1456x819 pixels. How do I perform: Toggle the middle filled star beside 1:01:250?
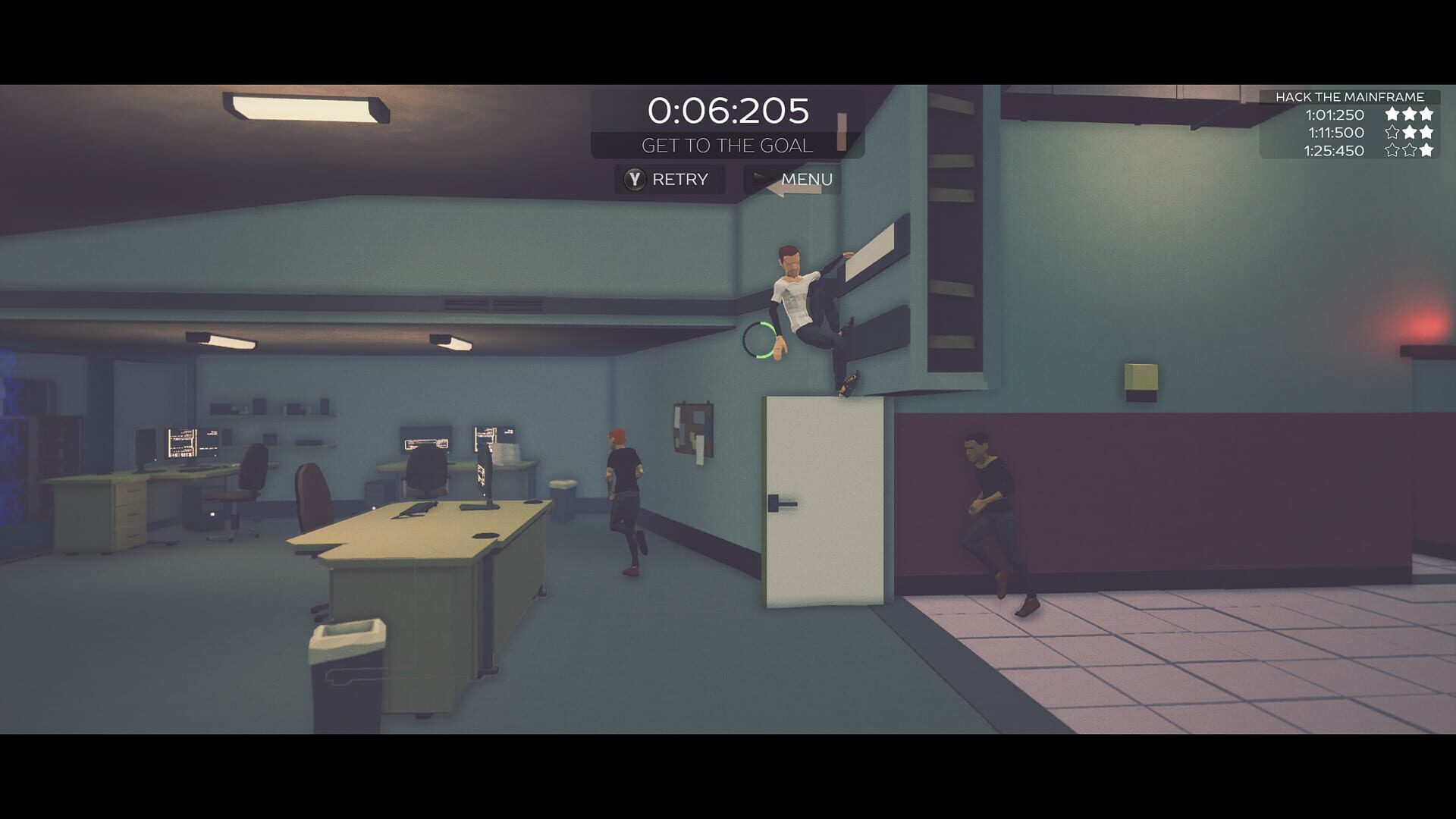point(1408,115)
